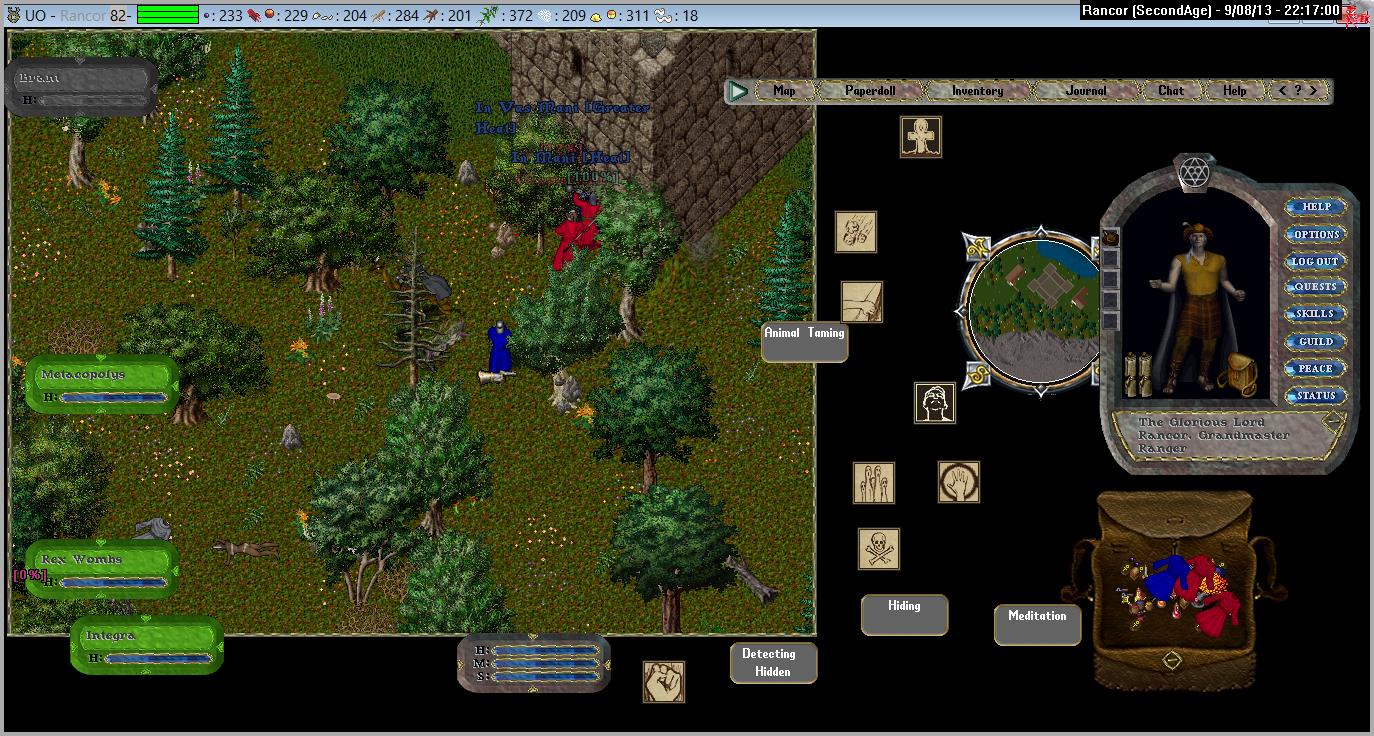Activate the Meditation skill button

(1037, 624)
